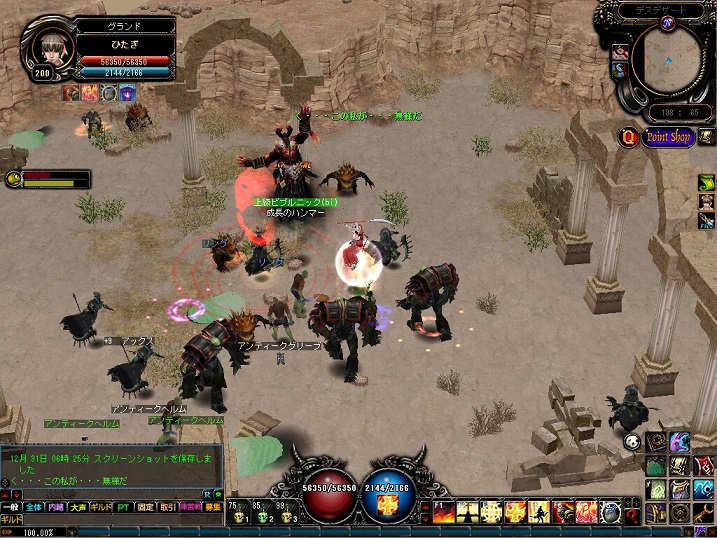Choose the PT party chat tab

point(123,507)
